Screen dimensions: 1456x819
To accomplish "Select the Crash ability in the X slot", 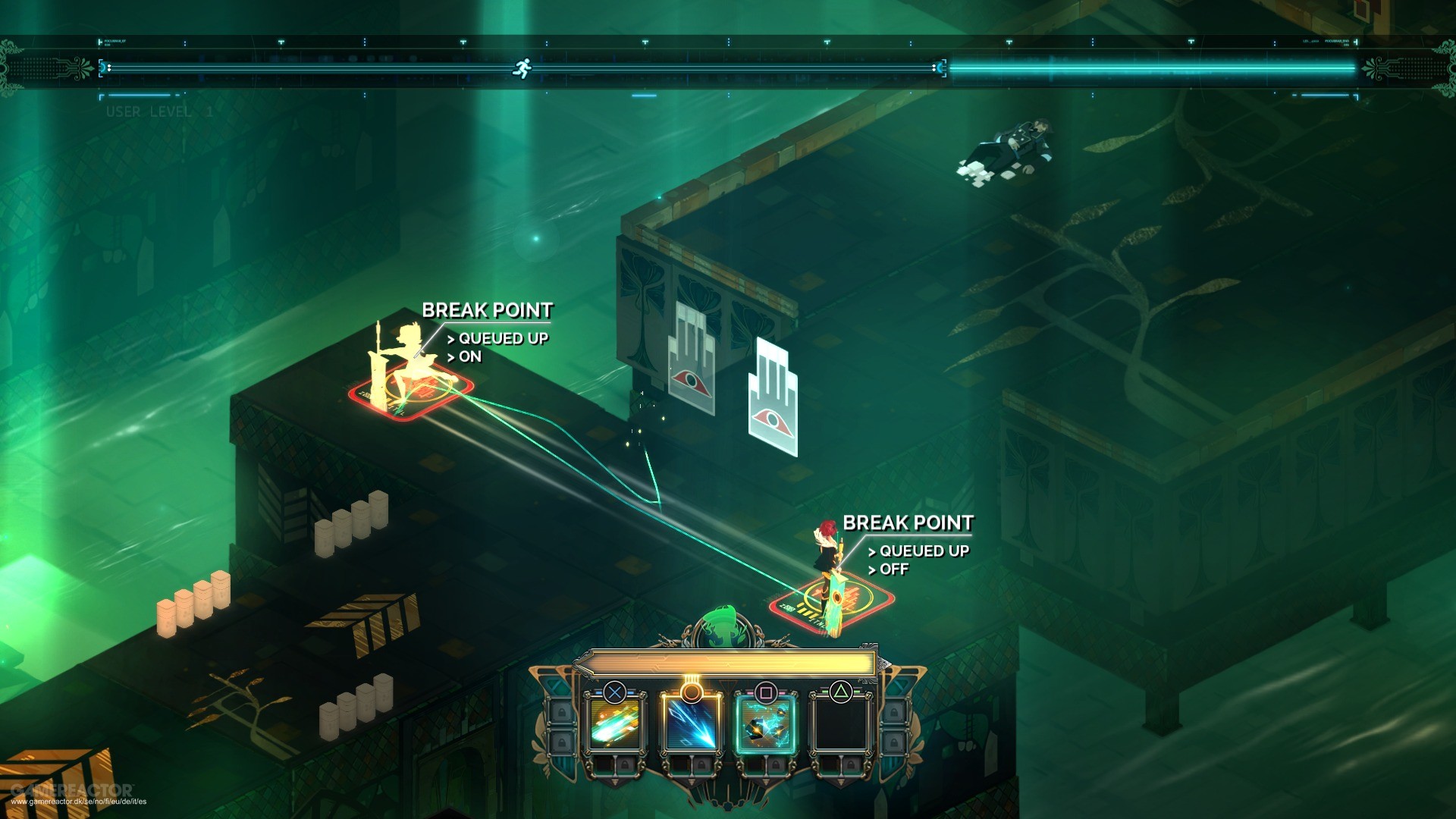I will [x=614, y=725].
